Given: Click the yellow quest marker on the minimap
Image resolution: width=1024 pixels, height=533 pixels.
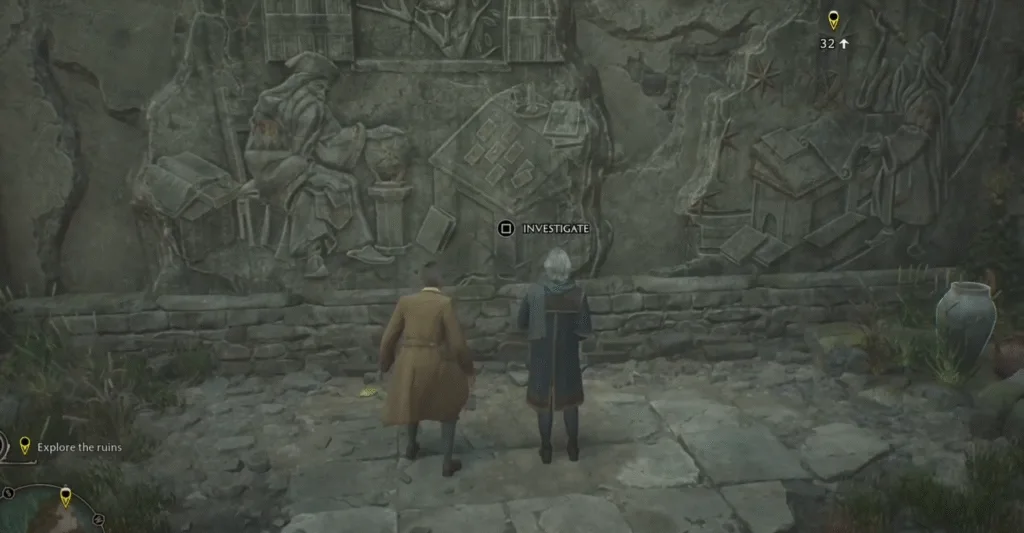Looking at the screenshot, I should pyautogui.click(x=66, y=496).
